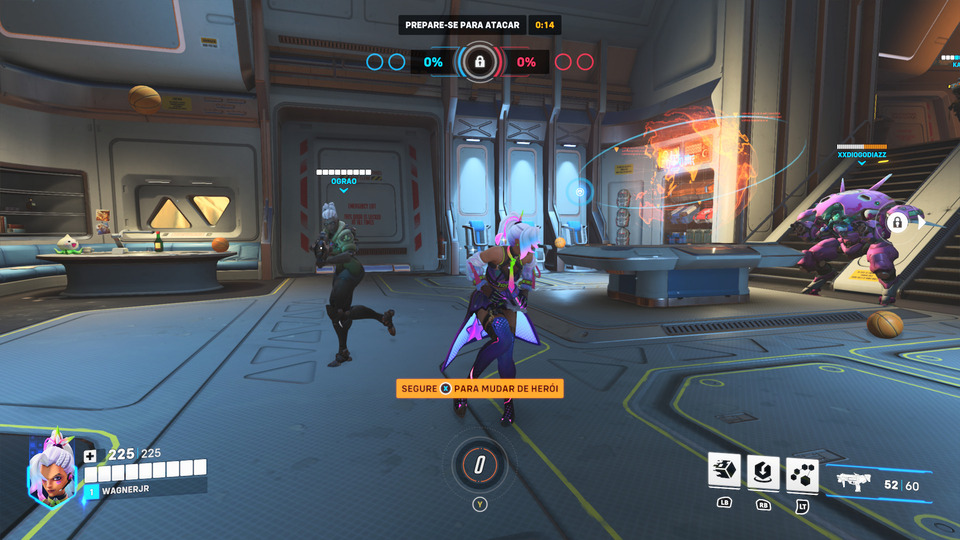This screenshot has width=960, height=540.
Task: Click the padlock objective waypoint marker
Action: pyautogui.click(x=898, y=222)
